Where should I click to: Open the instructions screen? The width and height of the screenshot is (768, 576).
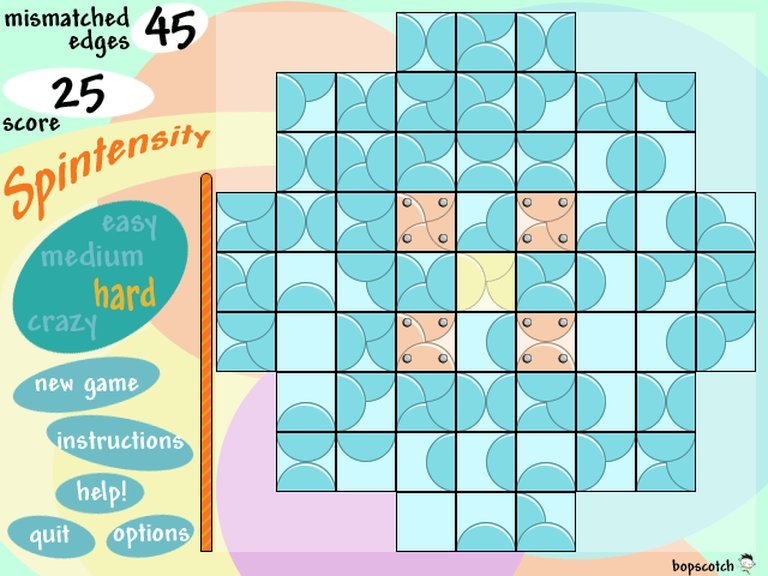119,441
